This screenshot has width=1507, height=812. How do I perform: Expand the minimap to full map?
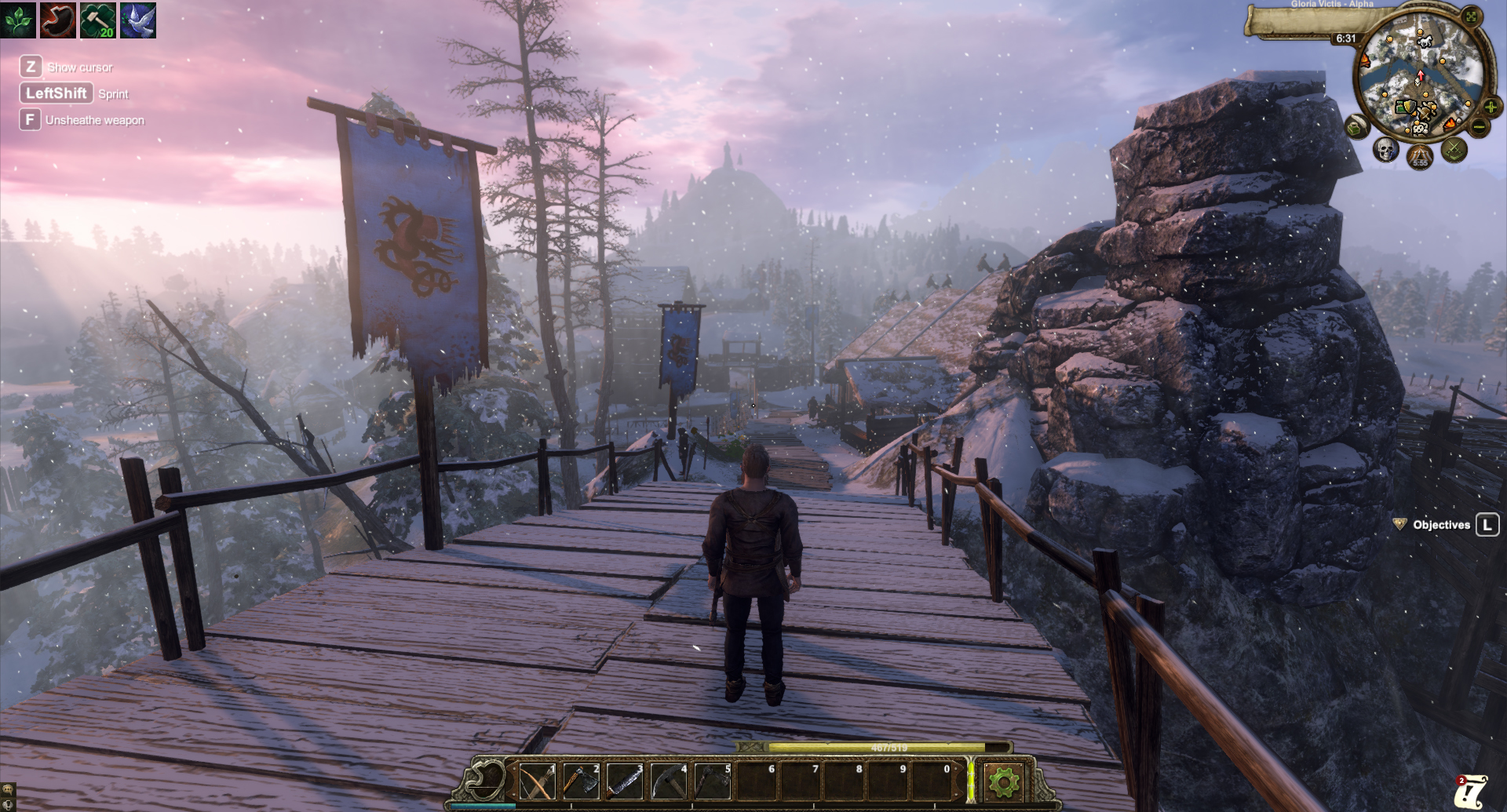click(1471, 16)
